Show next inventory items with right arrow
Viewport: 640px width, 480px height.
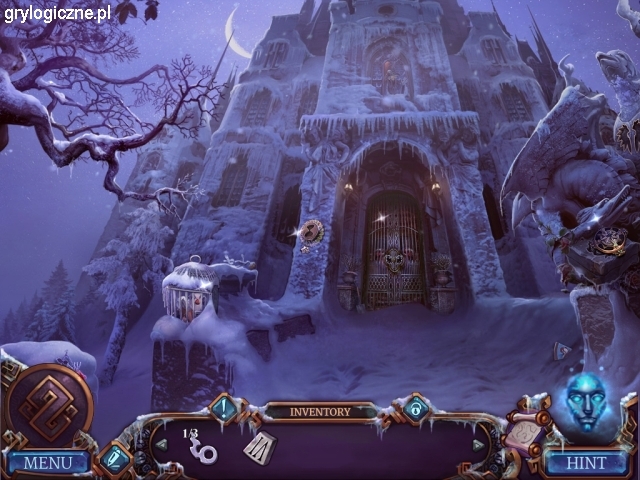coord(478,445)
